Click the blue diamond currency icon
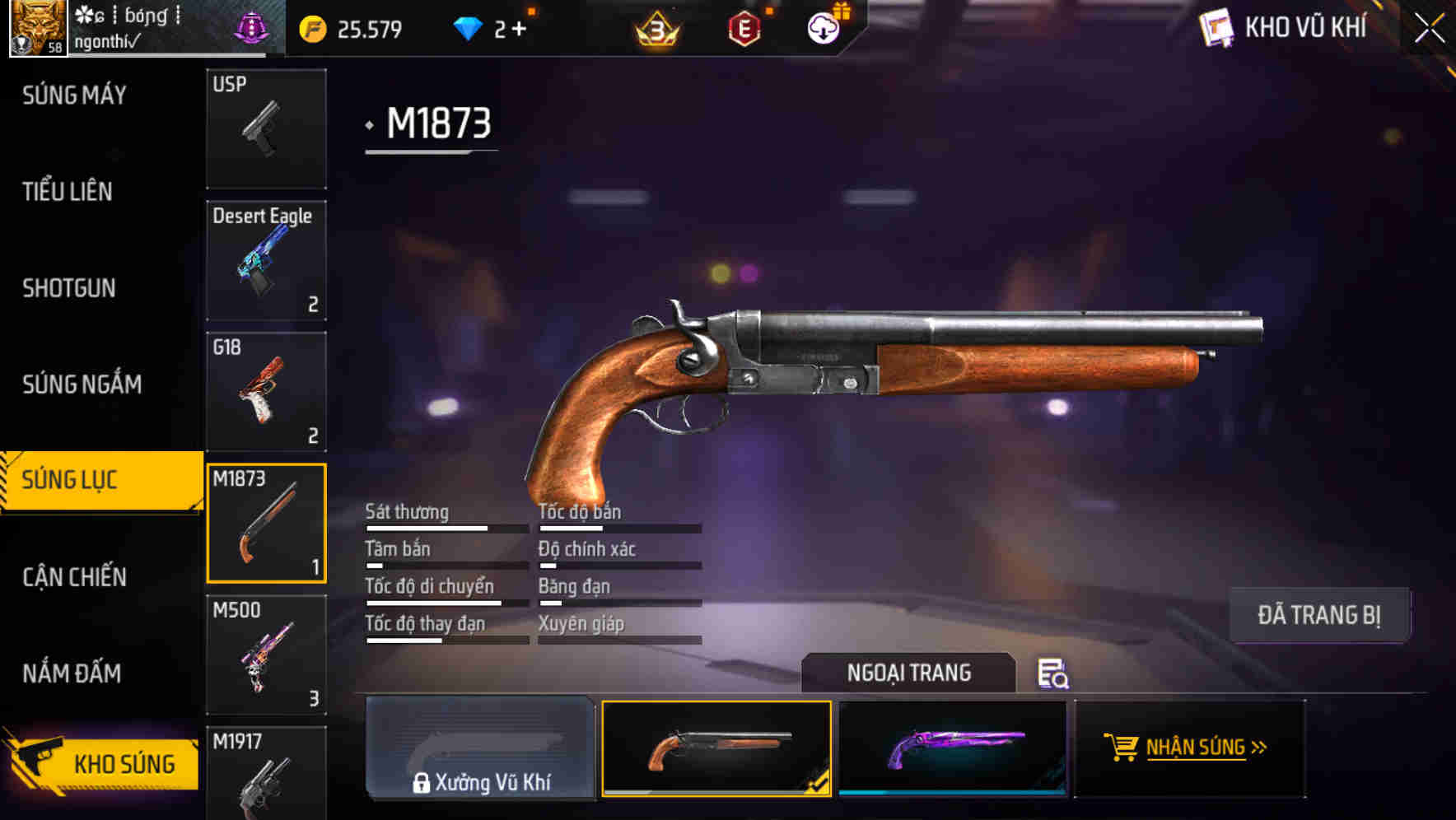The width and height of the screenshot is (1456, 820). (469, 28)
